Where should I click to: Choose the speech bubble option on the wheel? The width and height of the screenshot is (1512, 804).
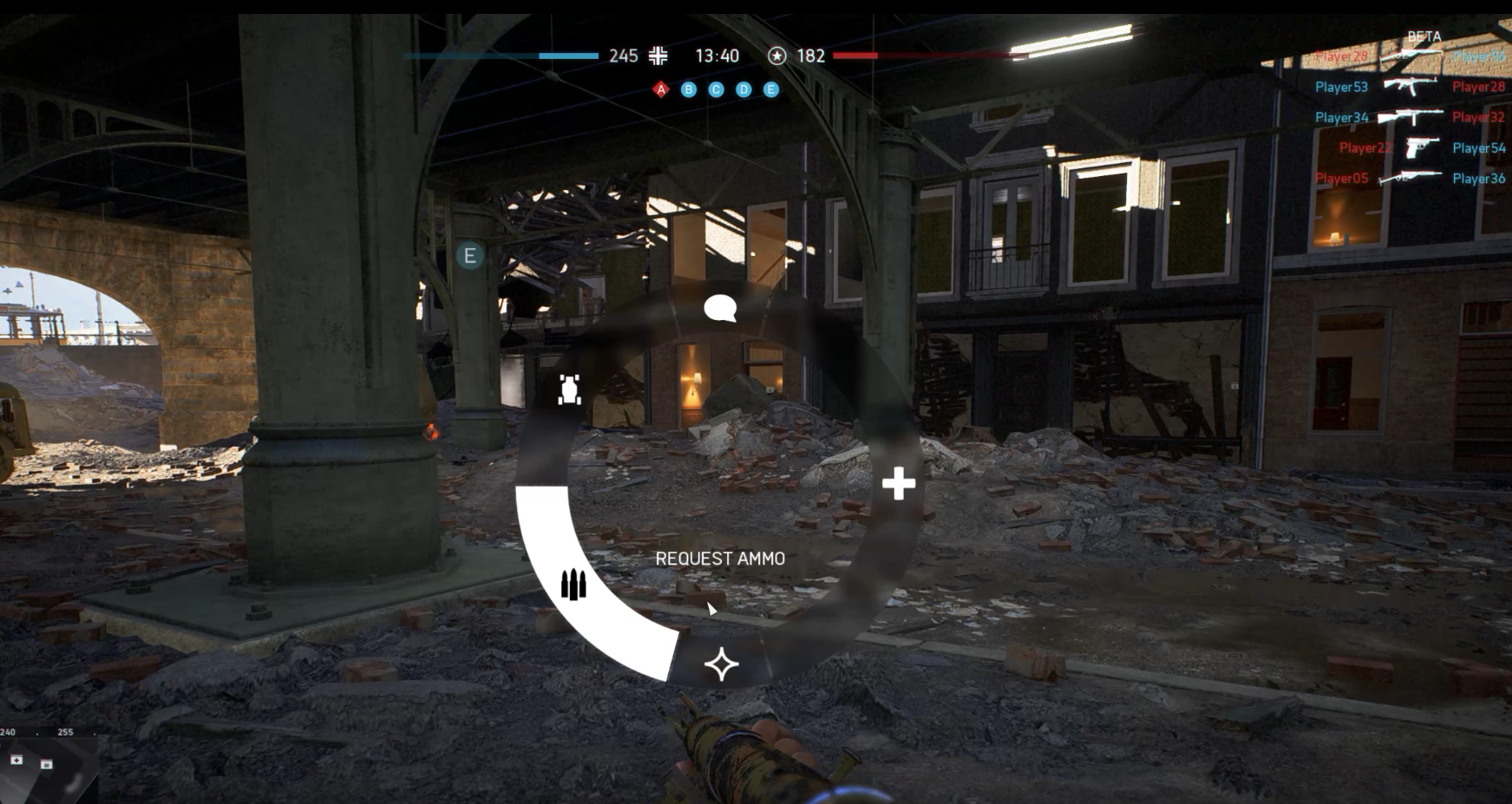[x=720, y=308]
